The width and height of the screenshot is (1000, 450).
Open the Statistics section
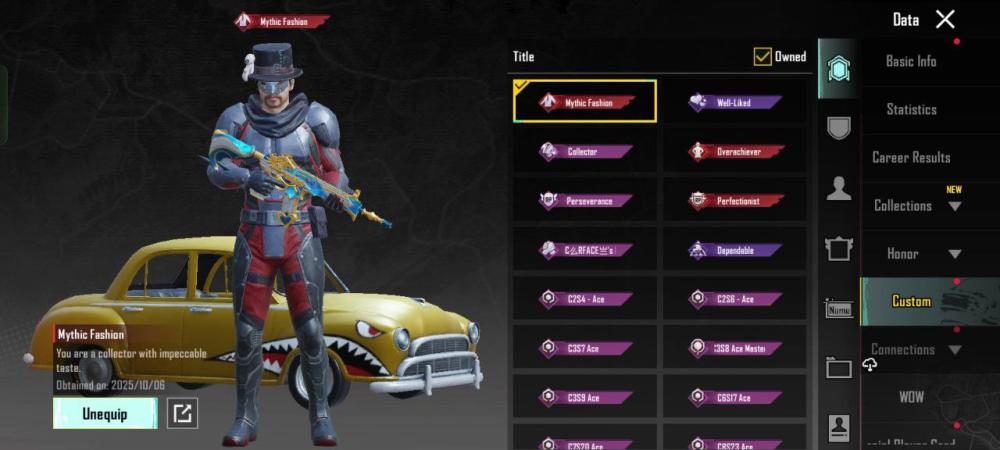(x=911, y=109)
